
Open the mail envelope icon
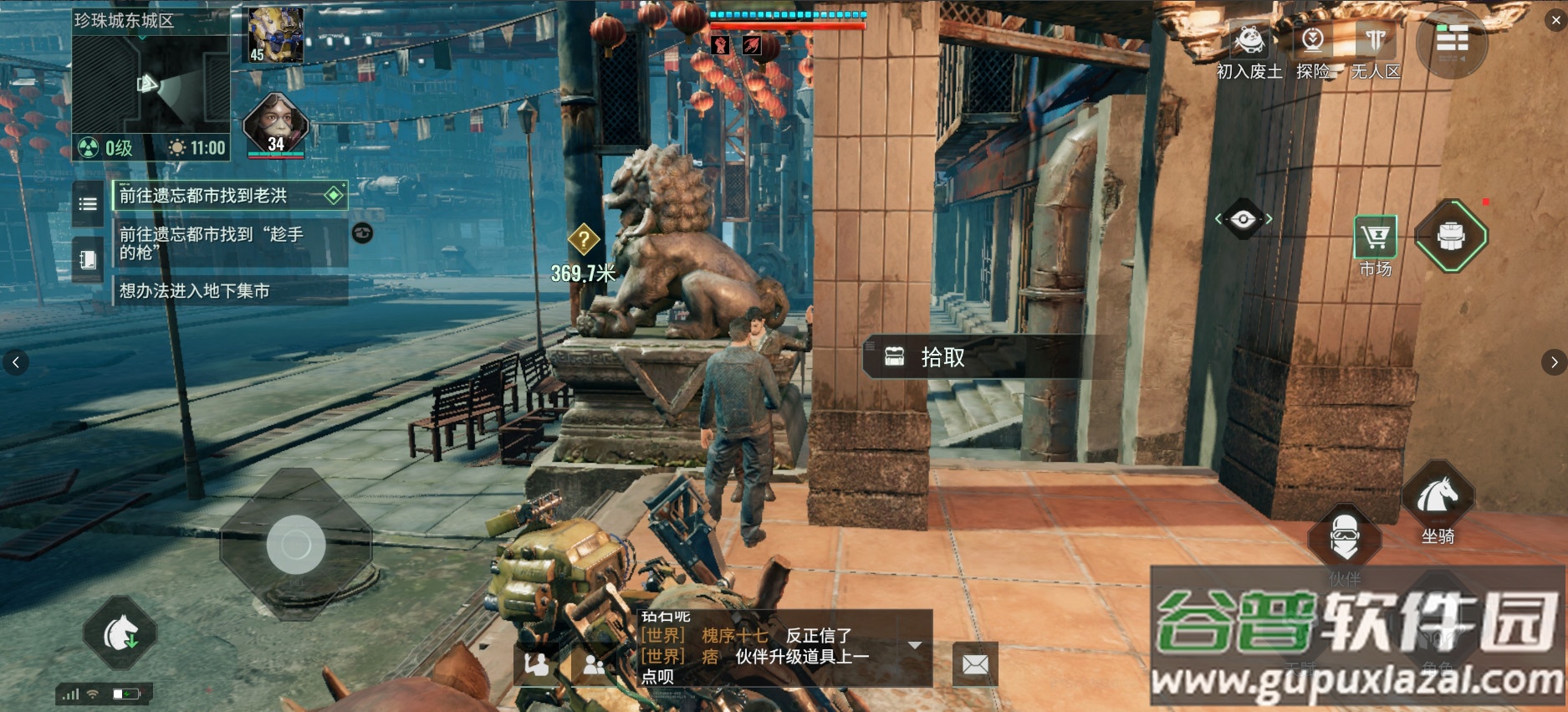pyautogui.click(x=975, y=665)
